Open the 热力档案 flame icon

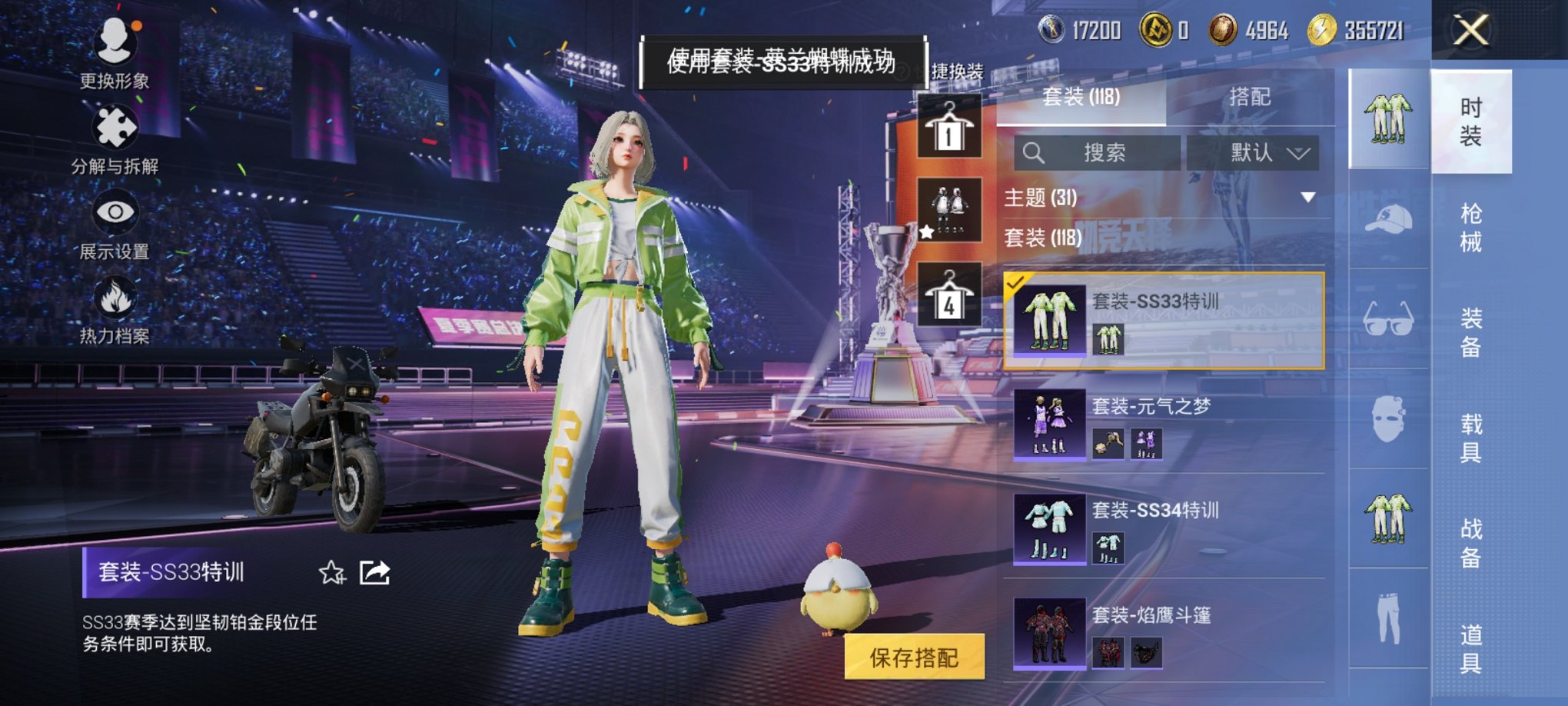[114, 308]
